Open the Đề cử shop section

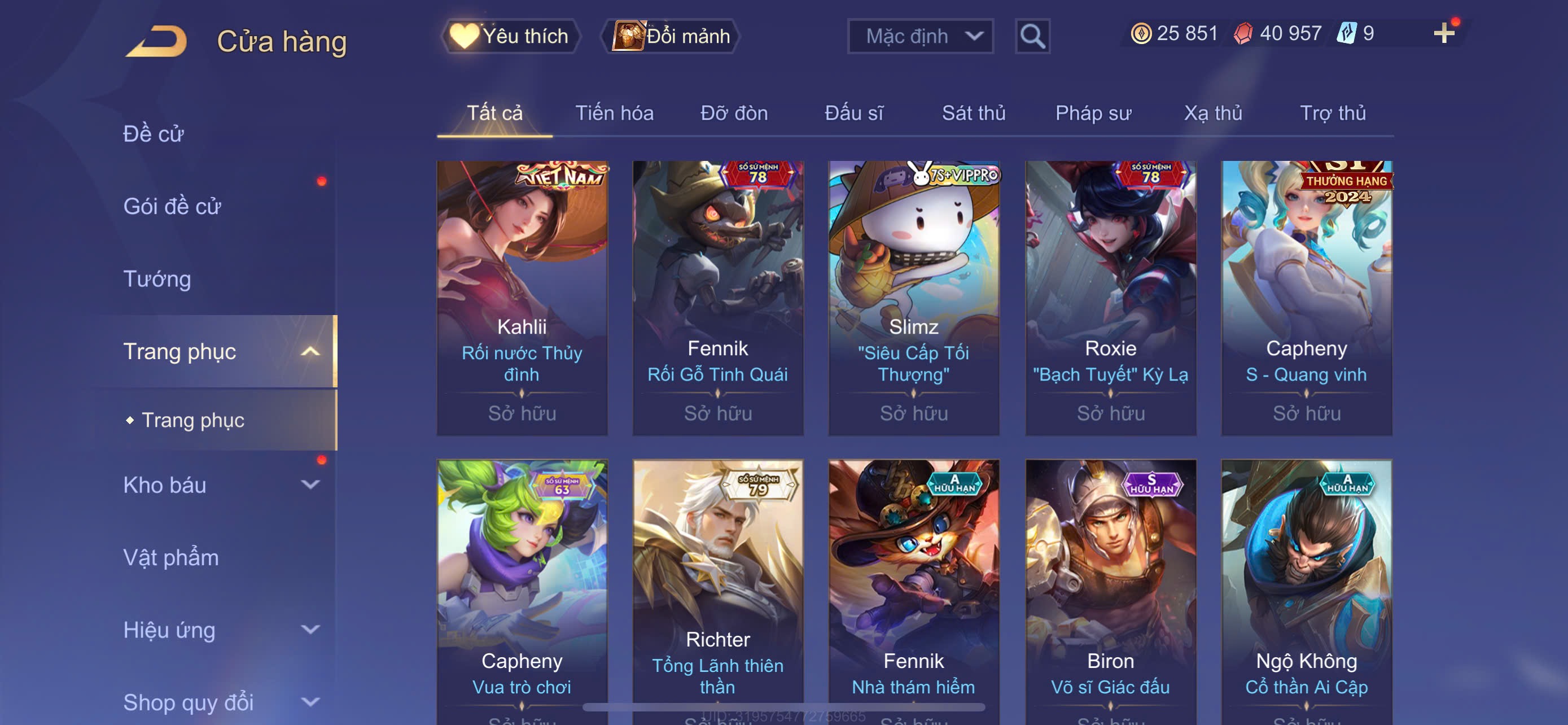[154, 134]
